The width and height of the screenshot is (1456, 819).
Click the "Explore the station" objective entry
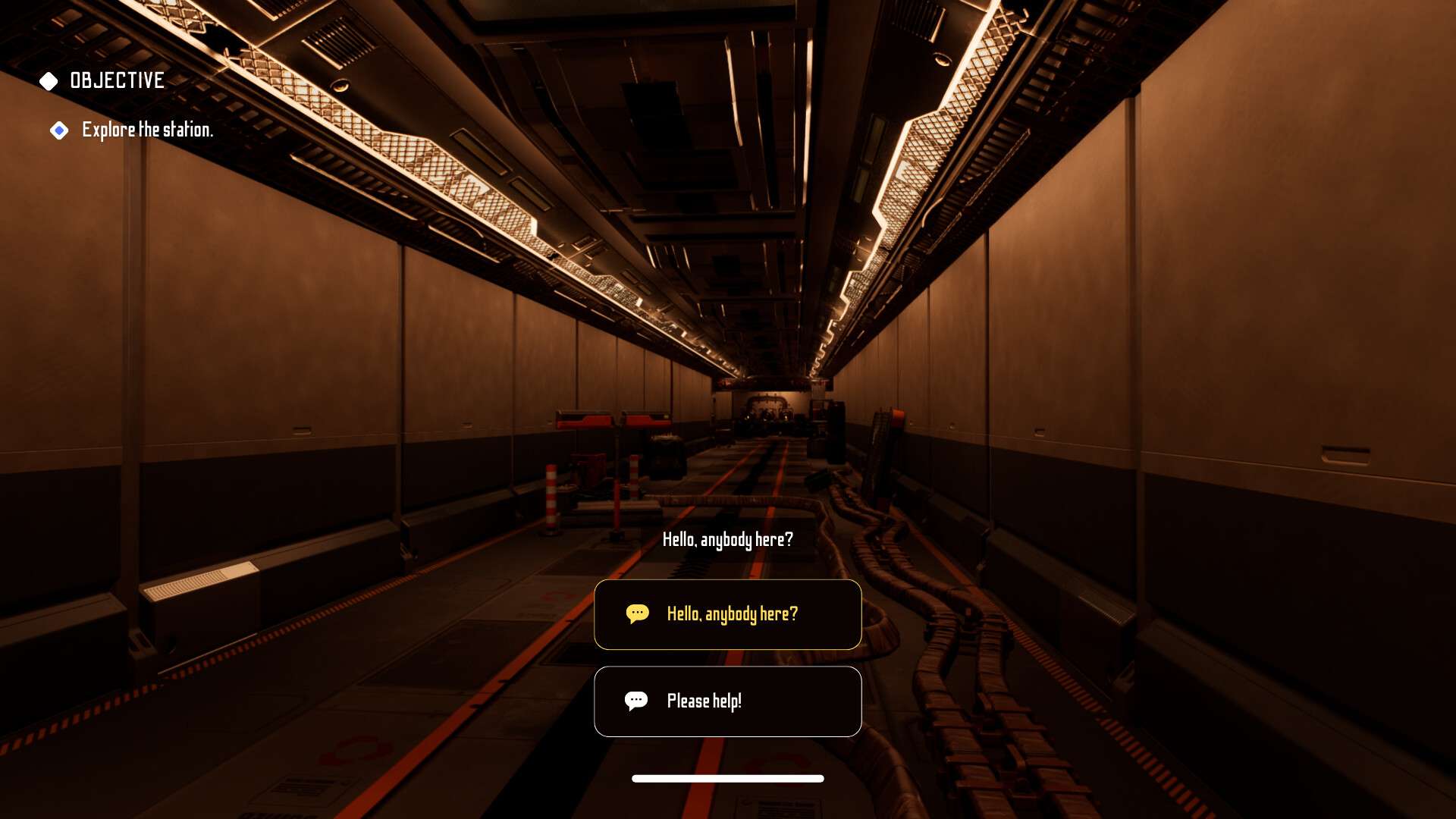pos(147,130)
